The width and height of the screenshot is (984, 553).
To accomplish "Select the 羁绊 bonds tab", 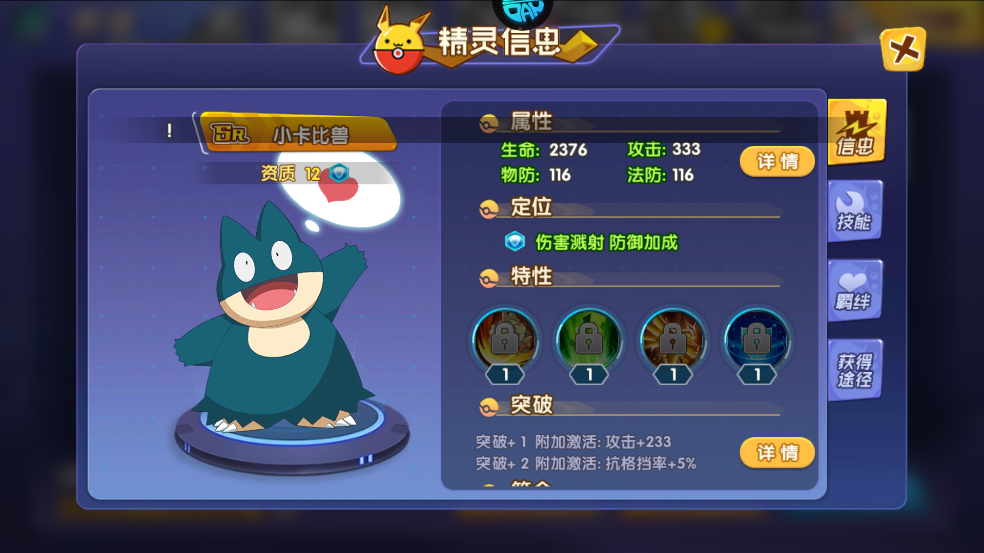I will [x=854, y=291].
